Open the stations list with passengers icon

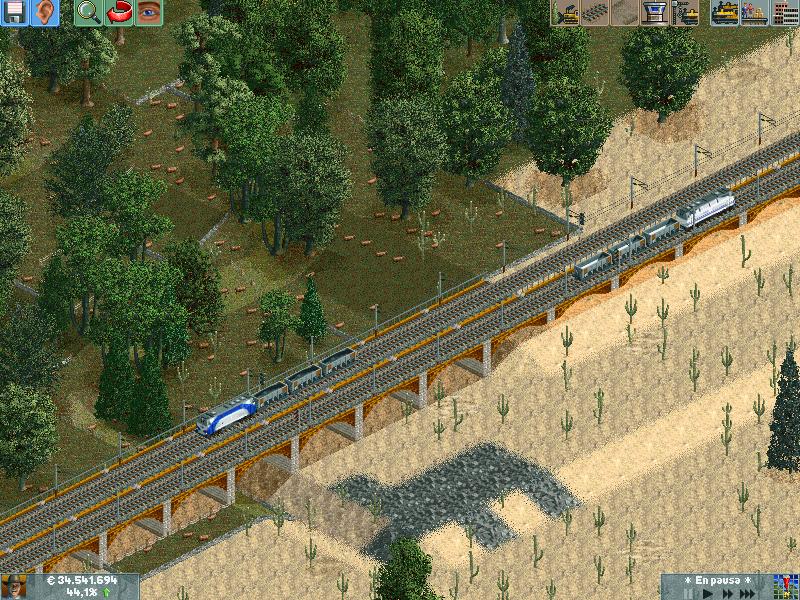[755, 12]
